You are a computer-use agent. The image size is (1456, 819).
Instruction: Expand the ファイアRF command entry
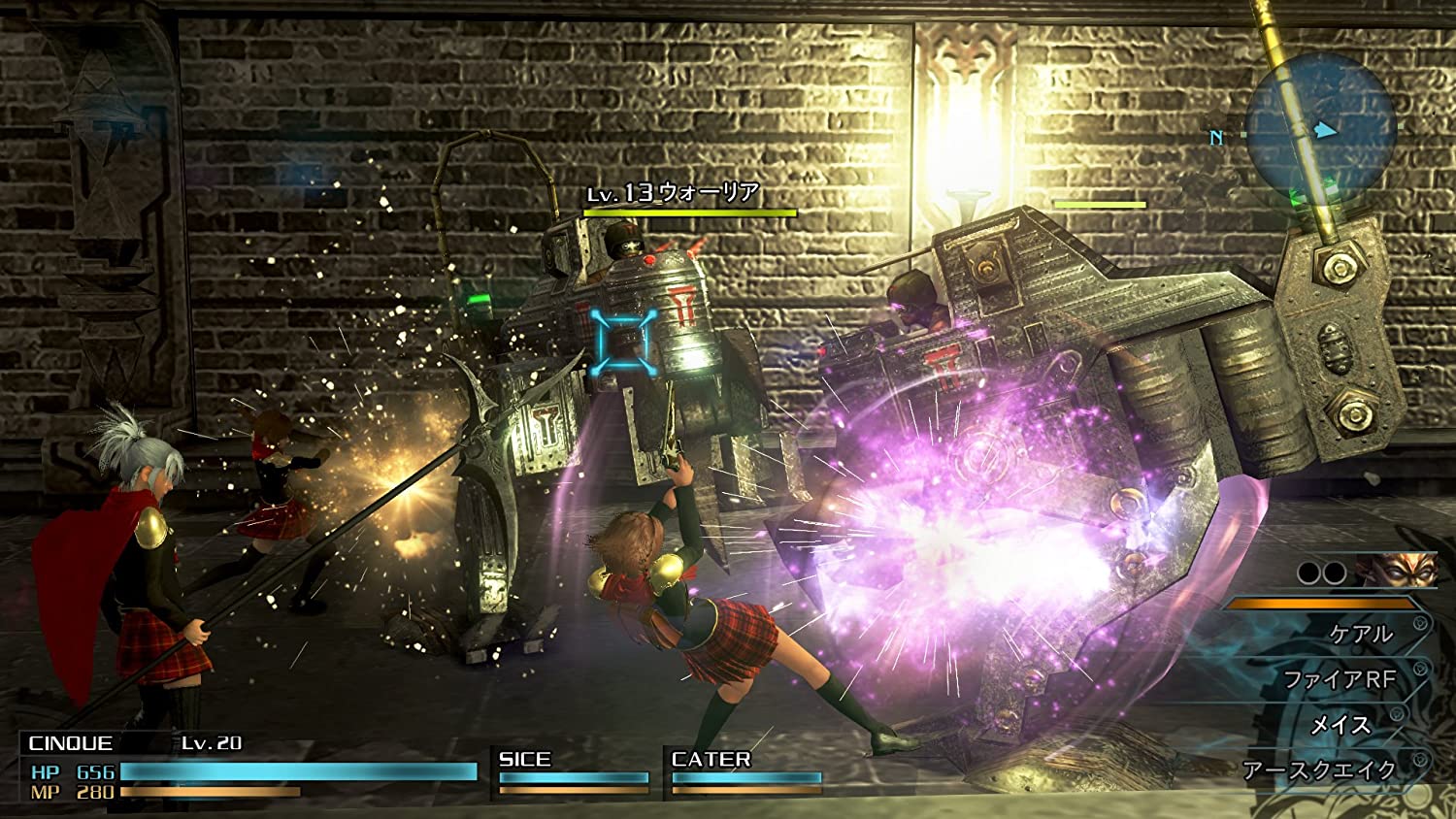[x=1340, y=677]
